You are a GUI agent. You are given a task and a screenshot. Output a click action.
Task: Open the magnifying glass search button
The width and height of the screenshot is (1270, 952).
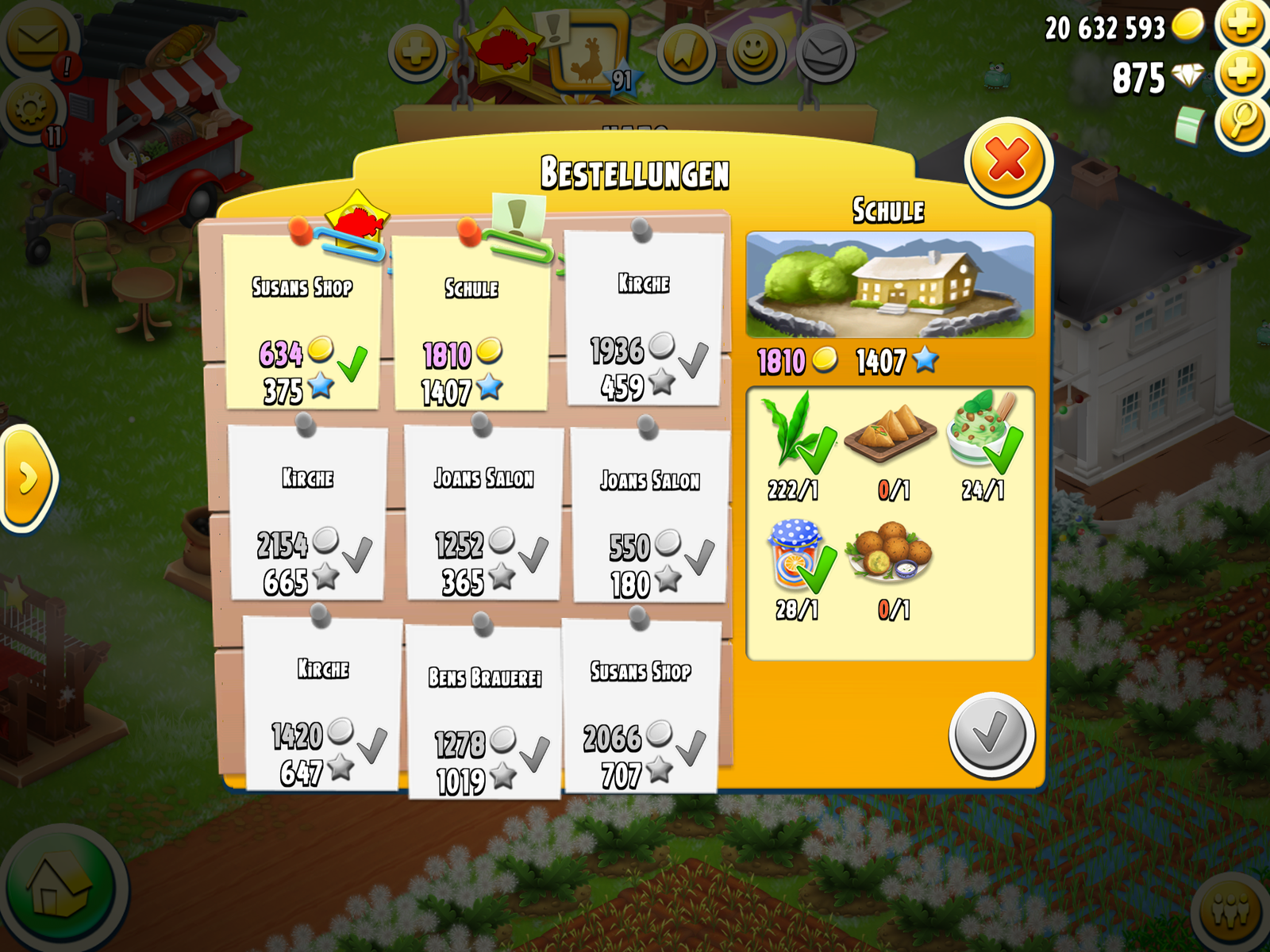tap(1242, 123)
